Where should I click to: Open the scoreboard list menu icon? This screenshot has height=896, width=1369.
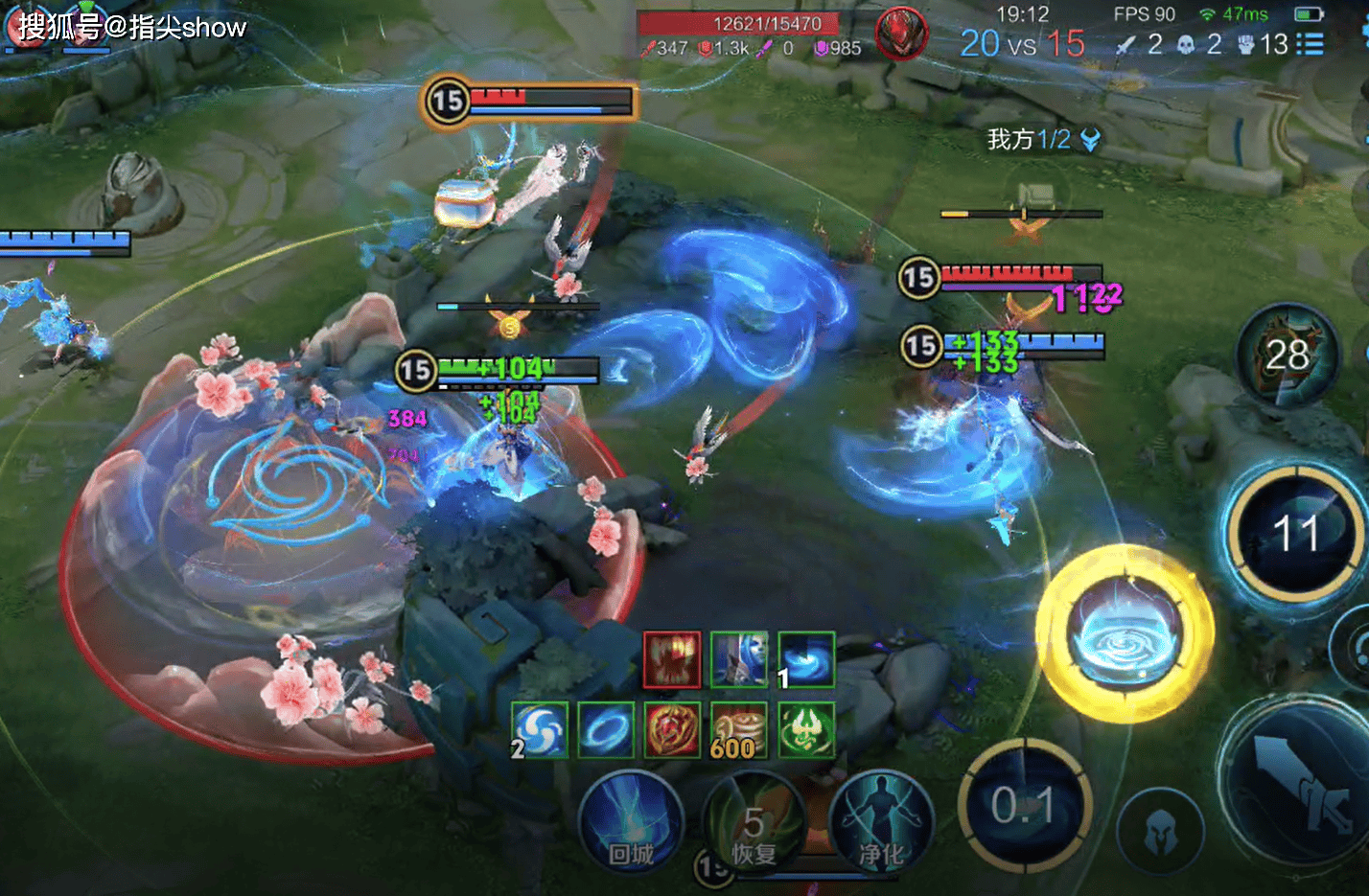[1310, 44]
